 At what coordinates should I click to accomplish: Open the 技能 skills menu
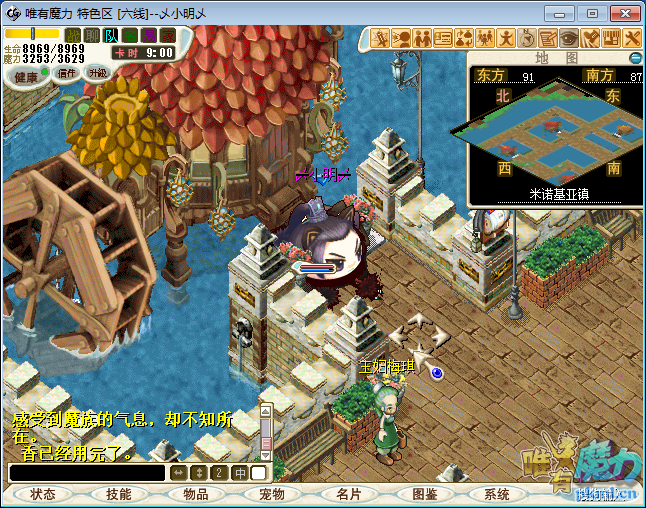(x=119, y=494)
